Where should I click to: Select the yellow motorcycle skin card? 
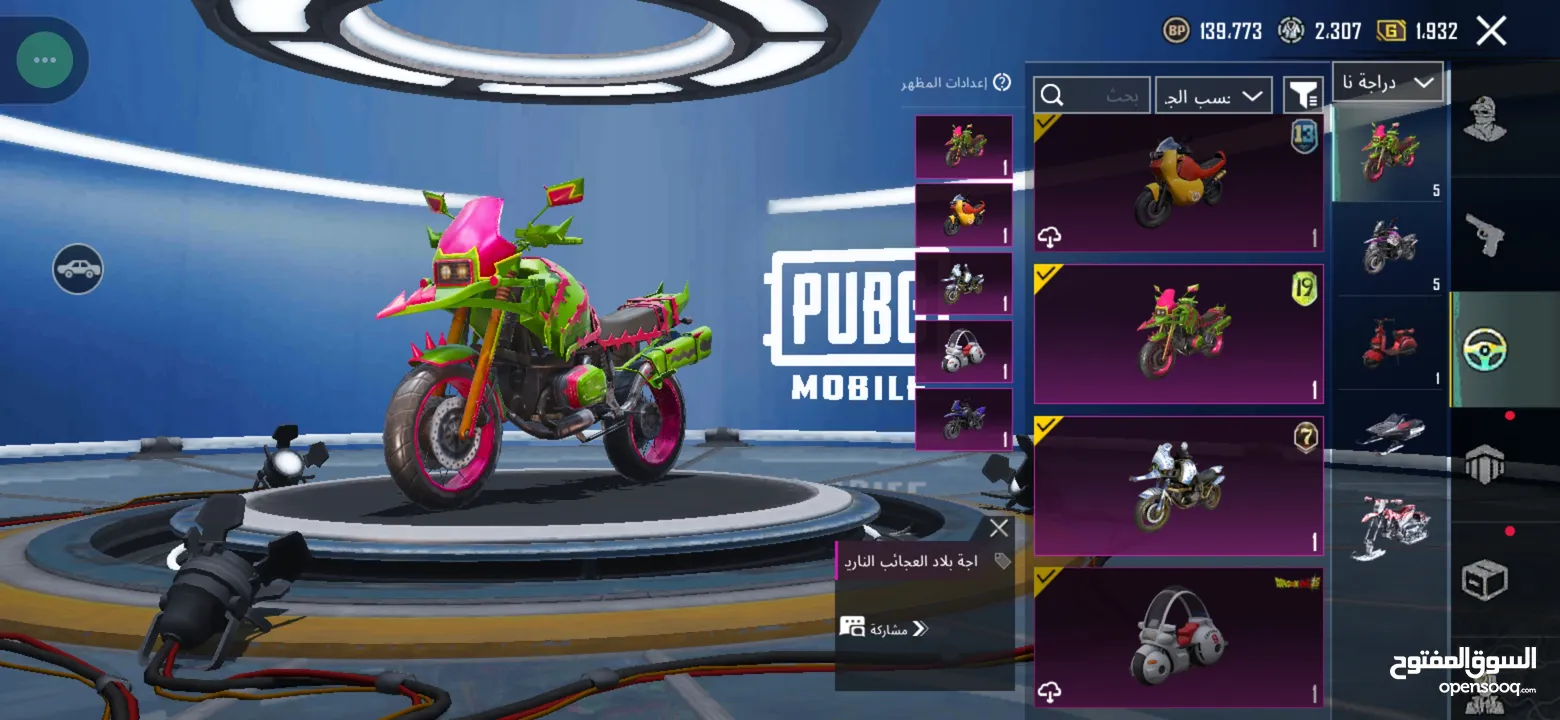click(x=1178, y=183)
